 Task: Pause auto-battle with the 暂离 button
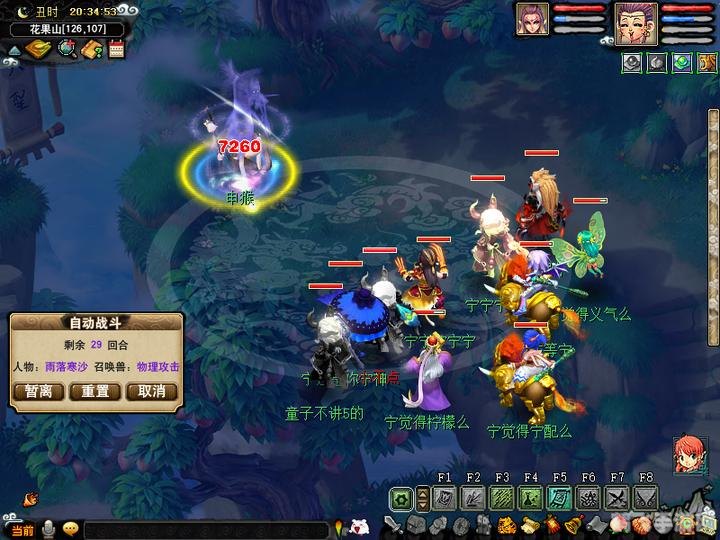pos(39,391)
